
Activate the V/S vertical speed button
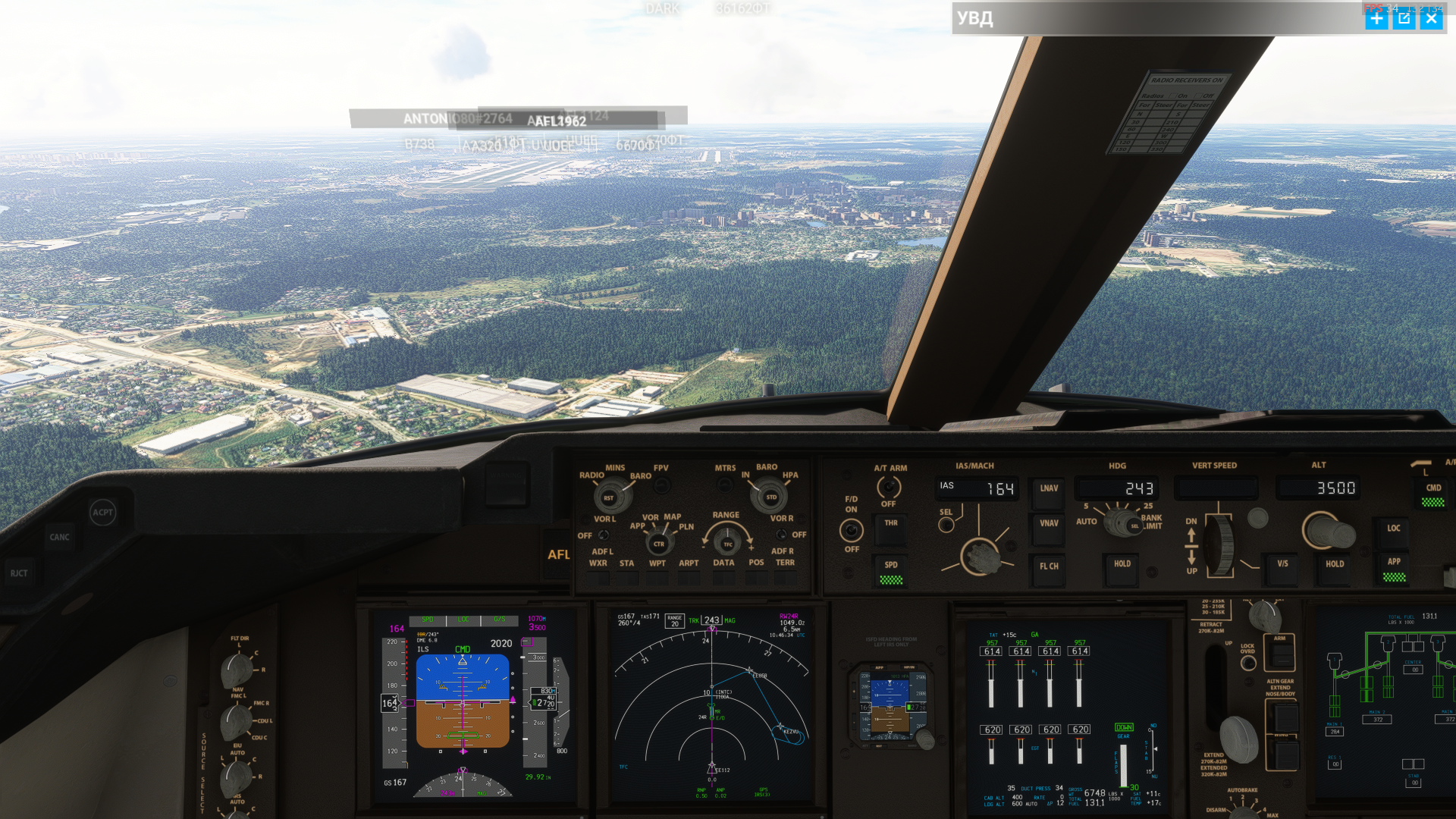(1282, 565)
